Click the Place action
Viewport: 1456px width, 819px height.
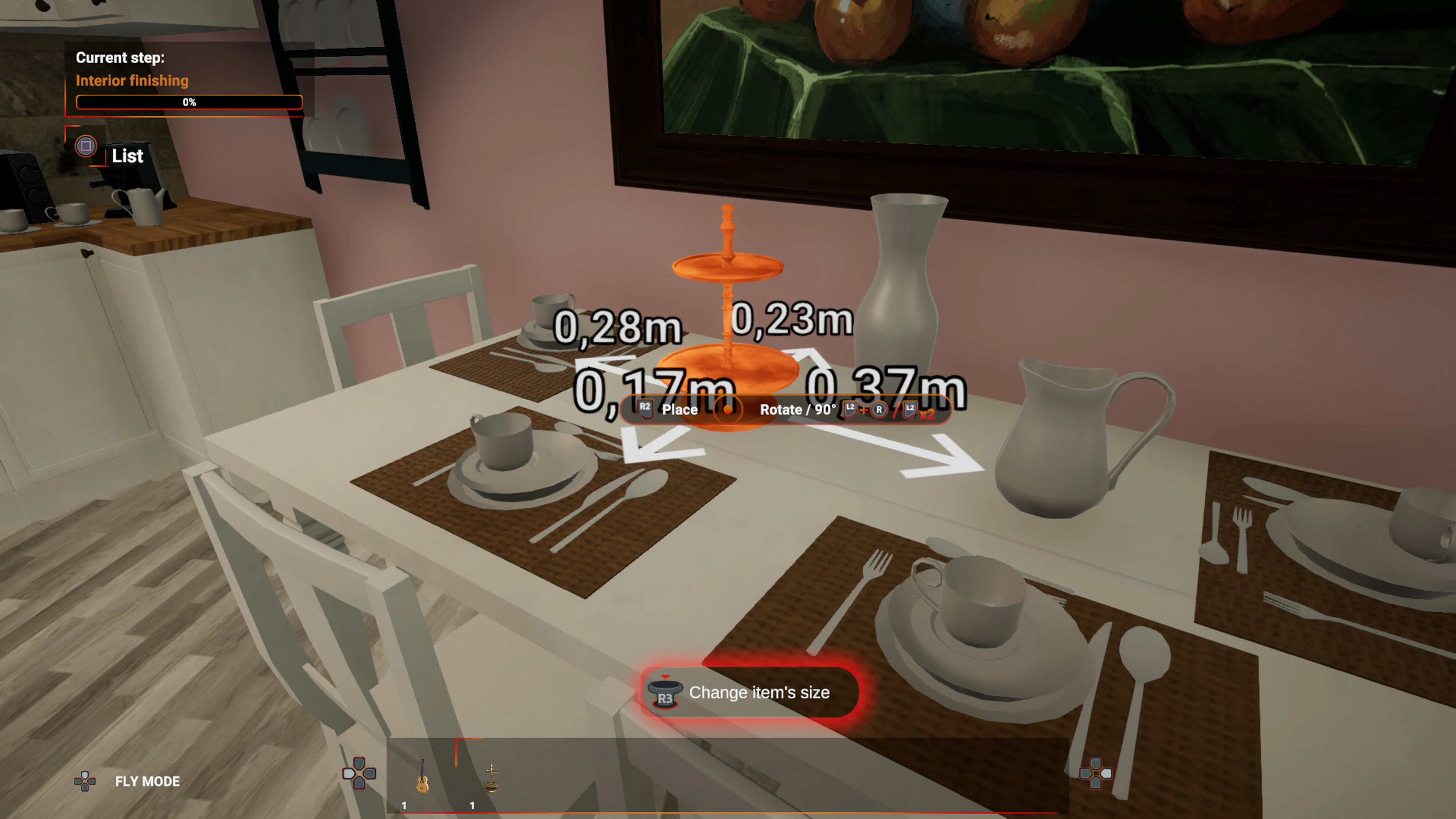pyautogui.click(x=681, y=410)
